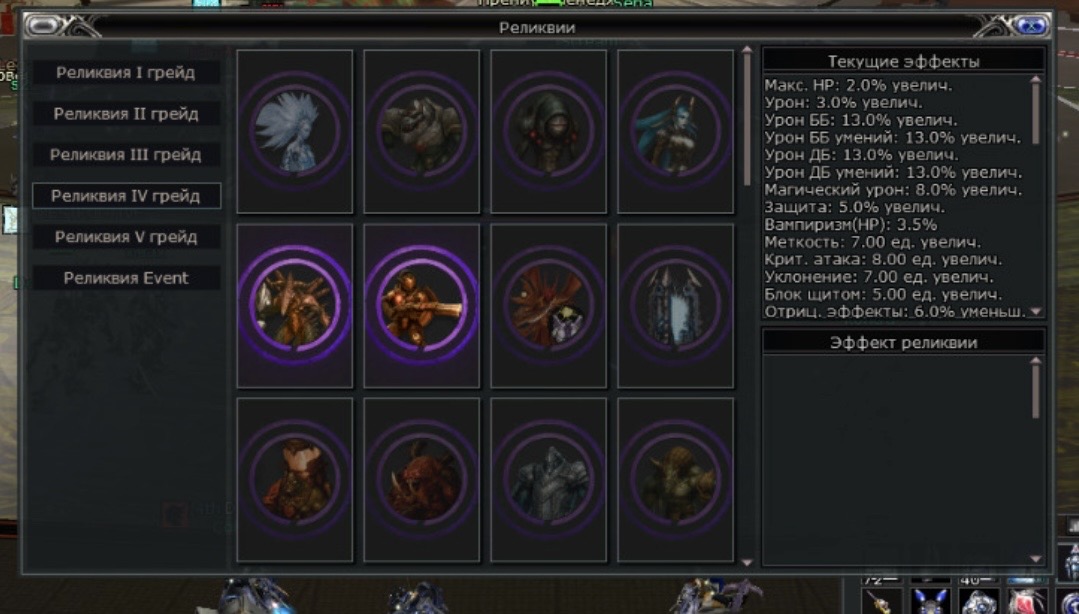Show Реликвия V грейд relics
This screenshot has height=614, width=1079.
pos(126,237)
